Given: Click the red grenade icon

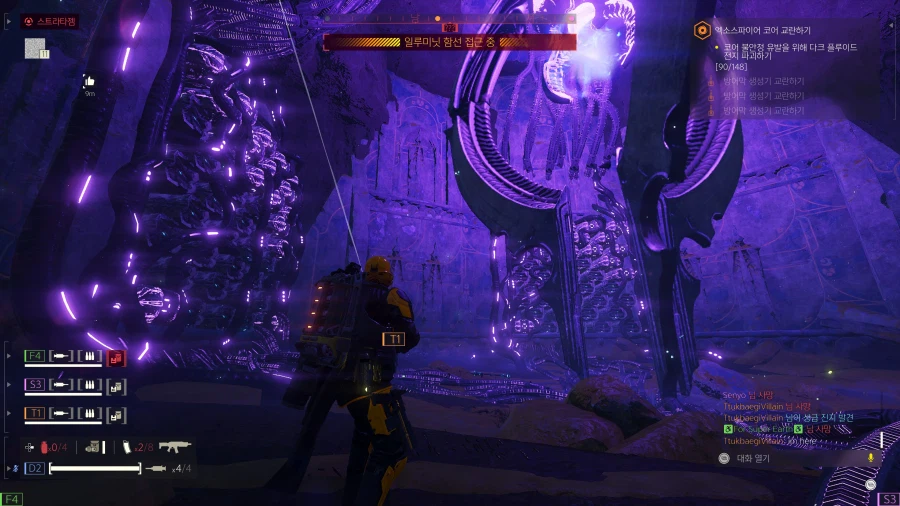Looking at the screenshot, I should coord(42,447).
